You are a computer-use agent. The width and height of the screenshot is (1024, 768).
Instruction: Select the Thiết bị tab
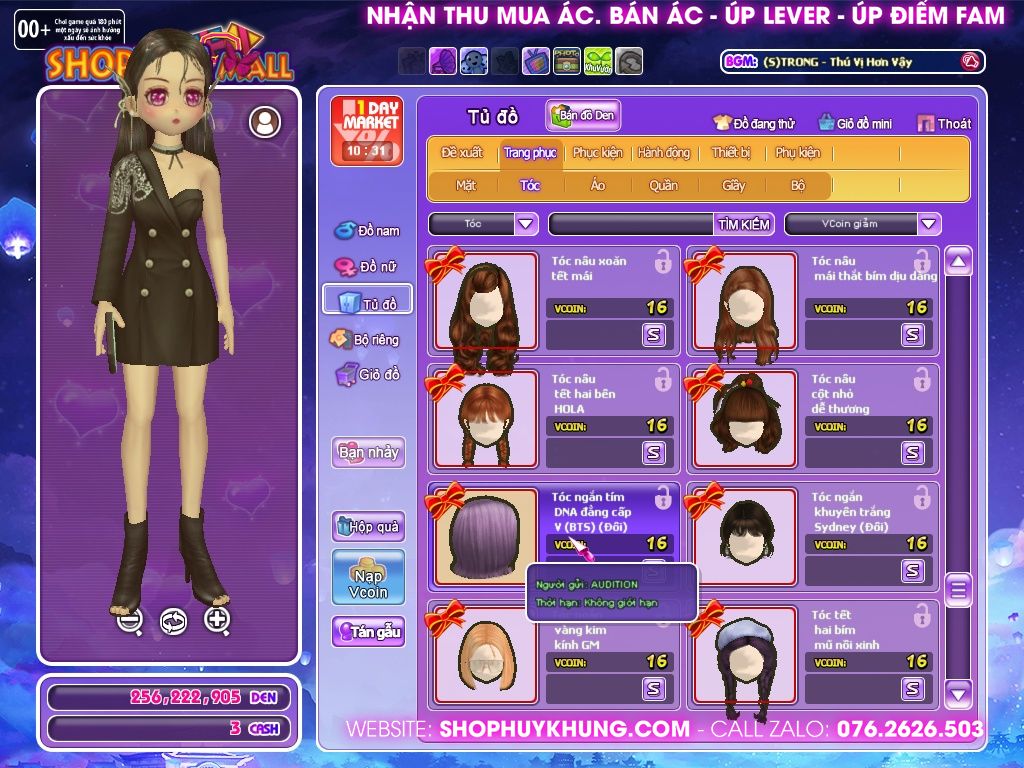click(731, 153)
